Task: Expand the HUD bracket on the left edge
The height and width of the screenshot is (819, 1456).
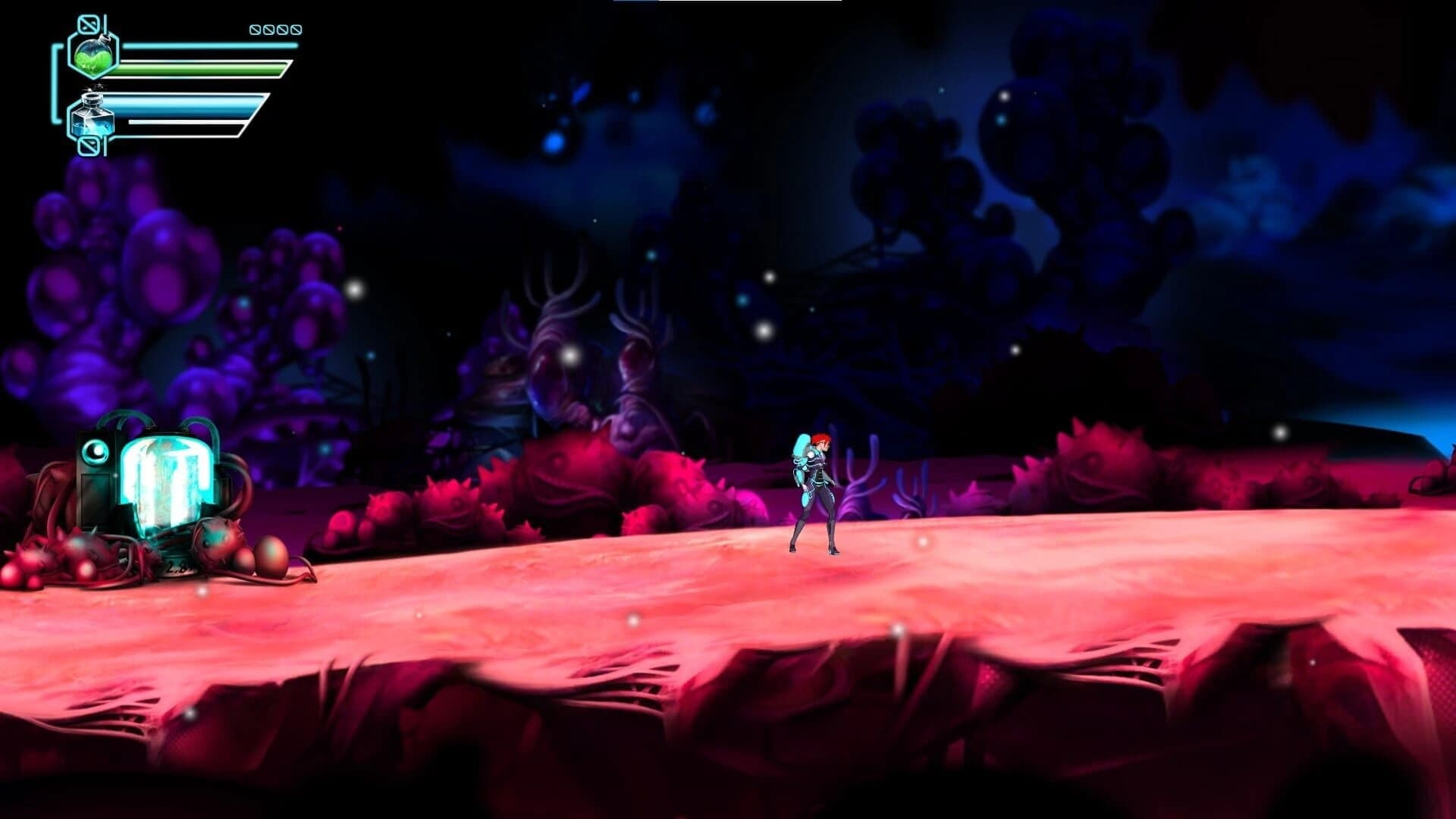Action: (55, 83)
